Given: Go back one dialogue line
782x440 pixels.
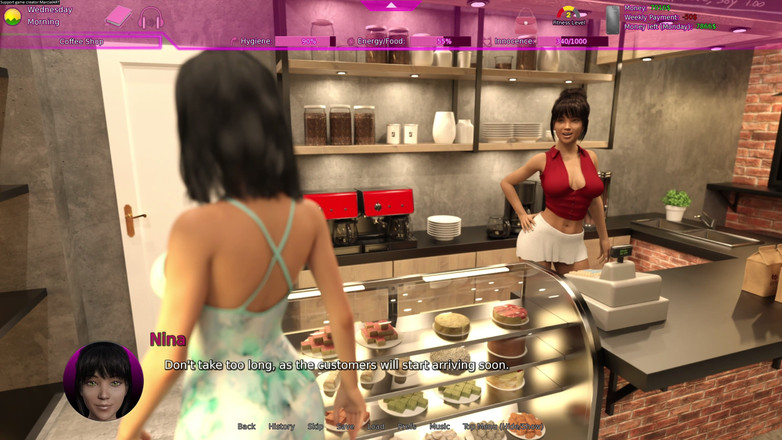Looking at the screenshot, I should coord(246,427).
